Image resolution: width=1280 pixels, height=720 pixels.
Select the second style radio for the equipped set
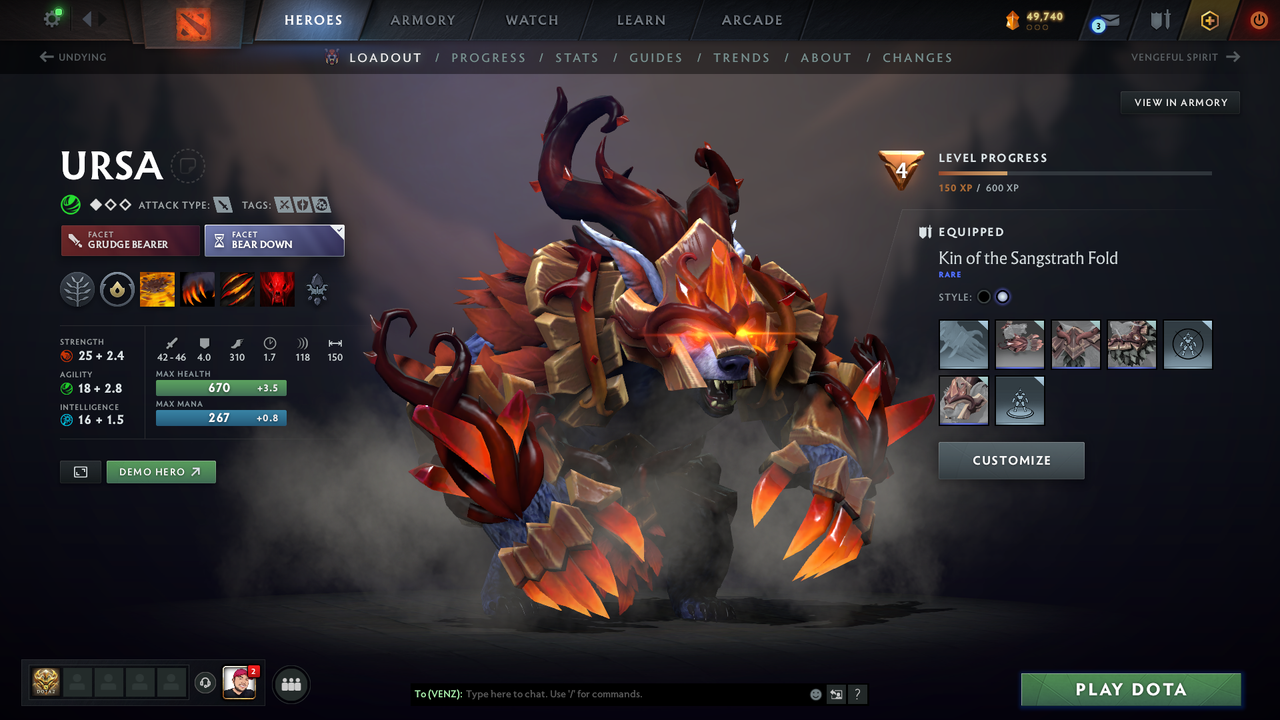(1002, 296)
